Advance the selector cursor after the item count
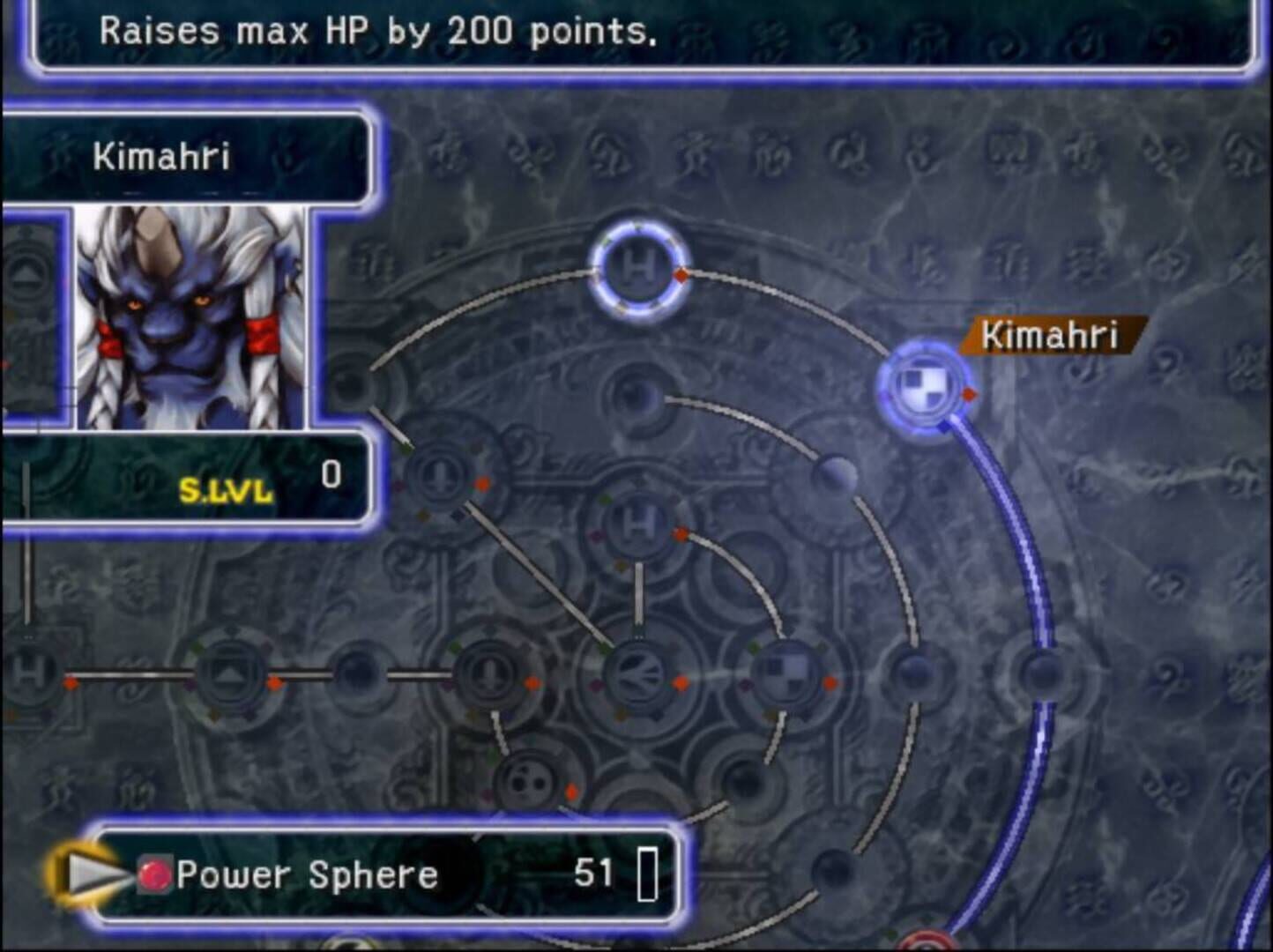Screen dimensions: 1273x952 click(650, 874)
